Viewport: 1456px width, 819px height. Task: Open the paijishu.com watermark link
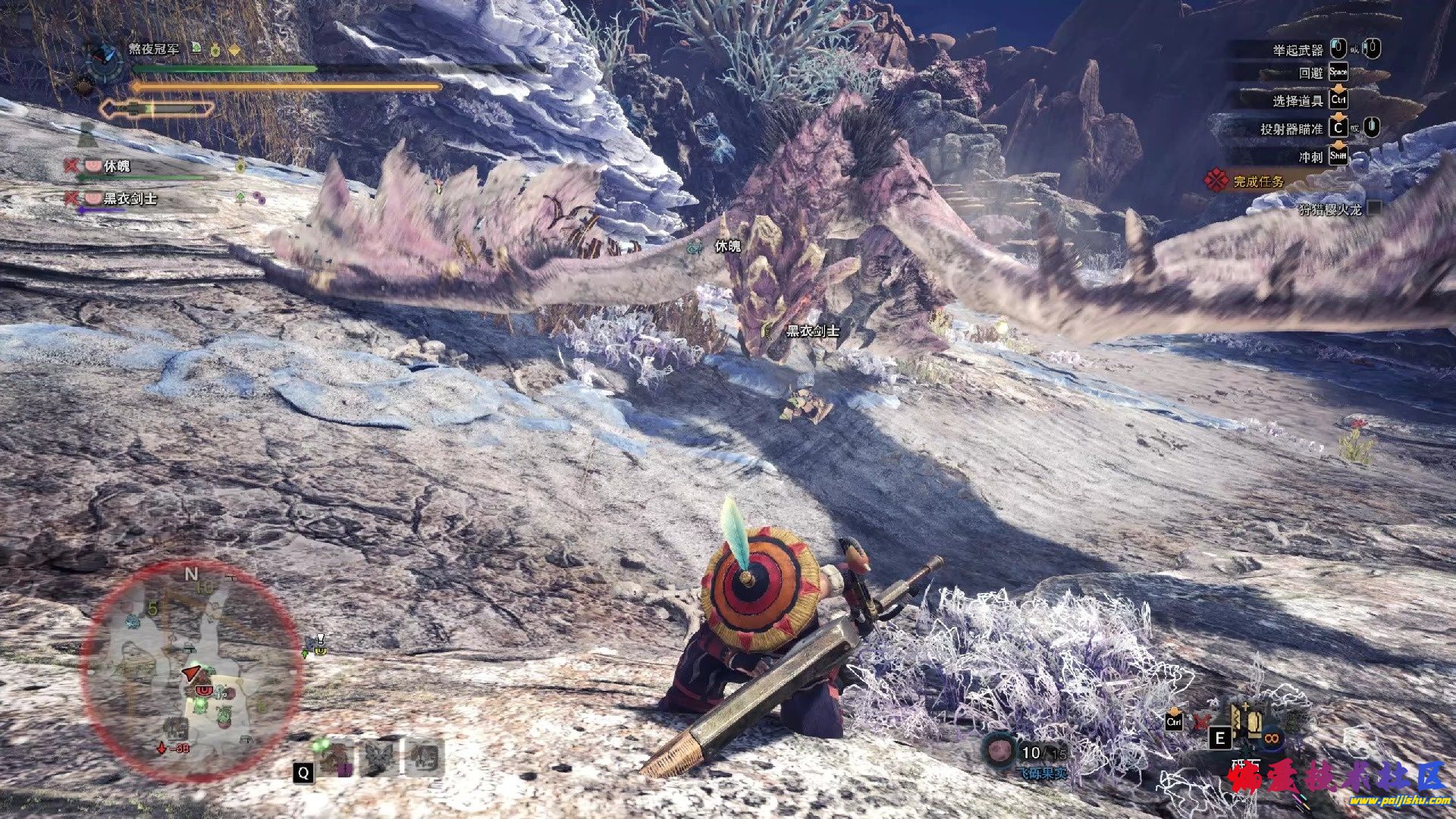[1403, 801]
